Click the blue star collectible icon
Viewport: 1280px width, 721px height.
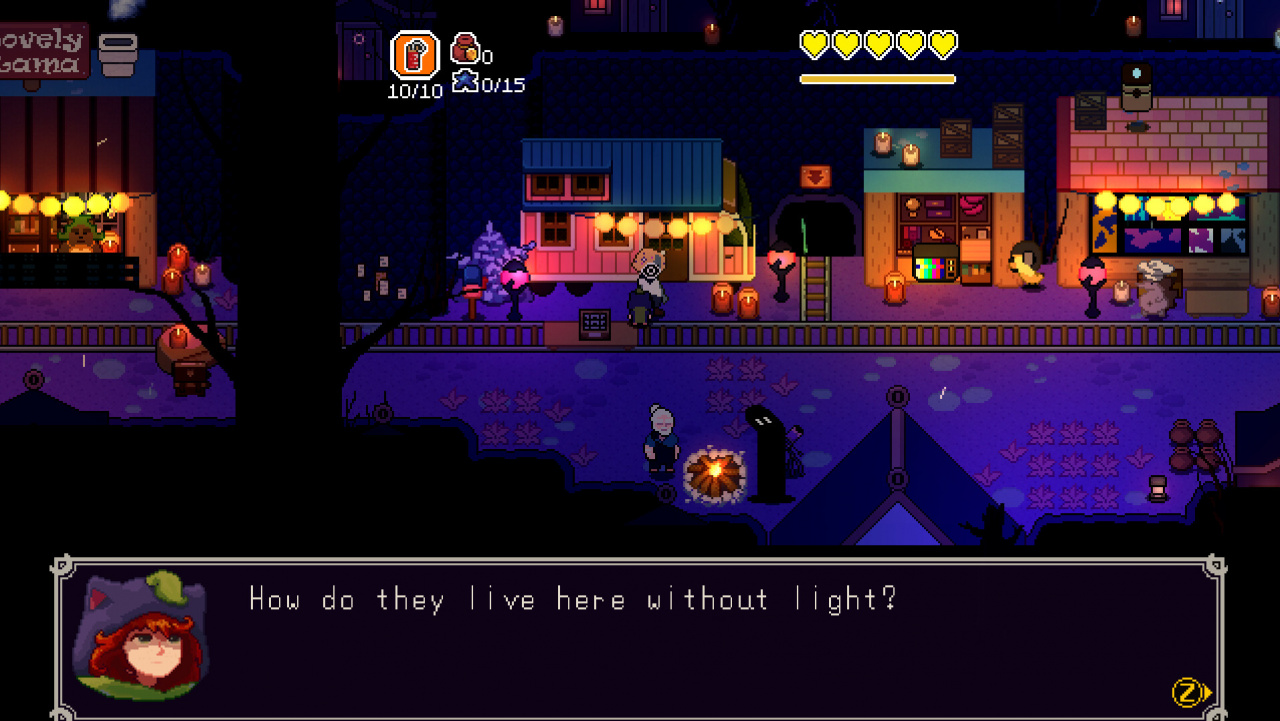coord(465,82)
